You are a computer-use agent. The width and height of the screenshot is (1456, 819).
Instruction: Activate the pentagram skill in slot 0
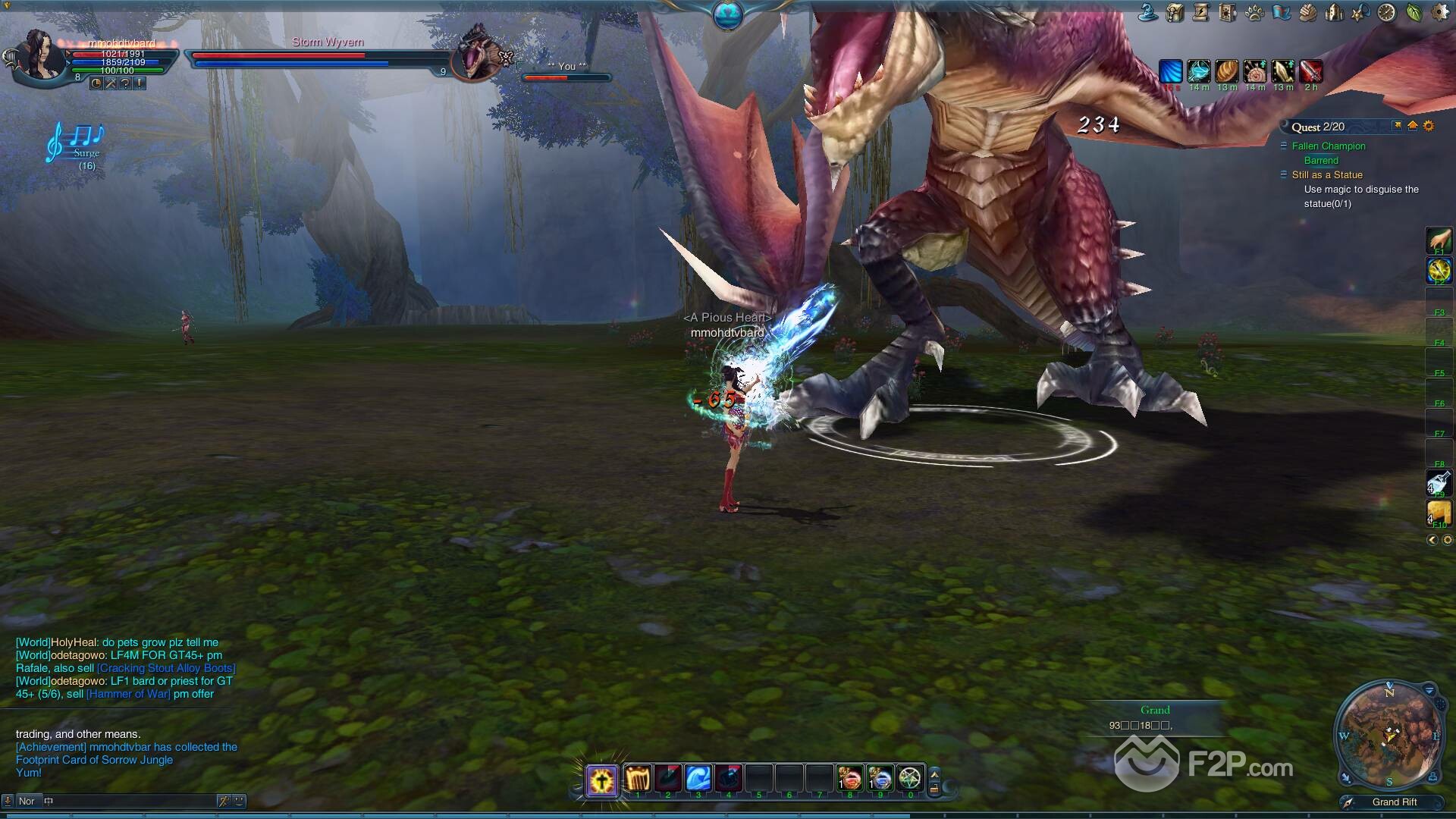[910, 779]
